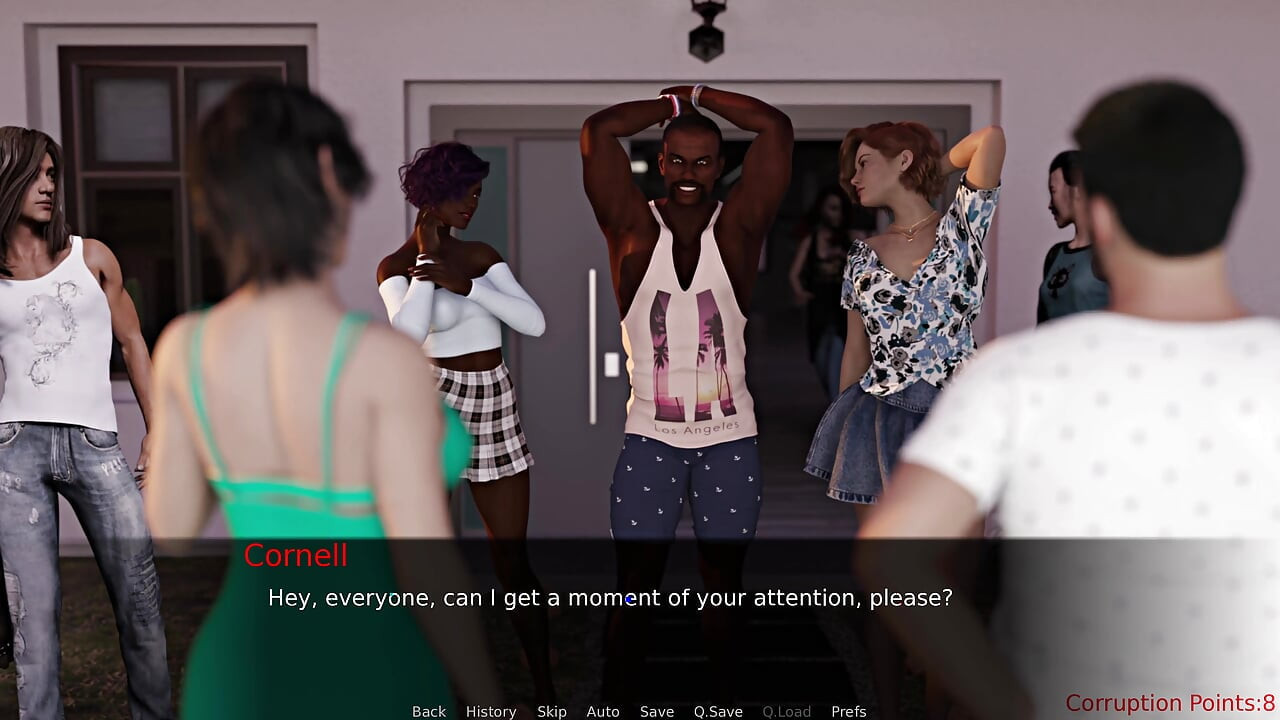
Task: Turn on Auto advance mode
Action: [x=603, y=711]
